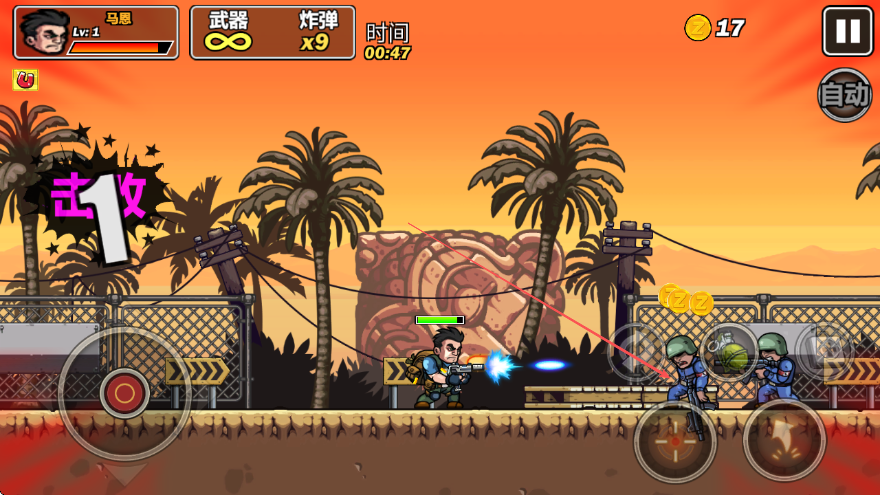Screen dimensions: 880x495
Task: Tap the virtual joystick's red center
Action: pos(125,393)
